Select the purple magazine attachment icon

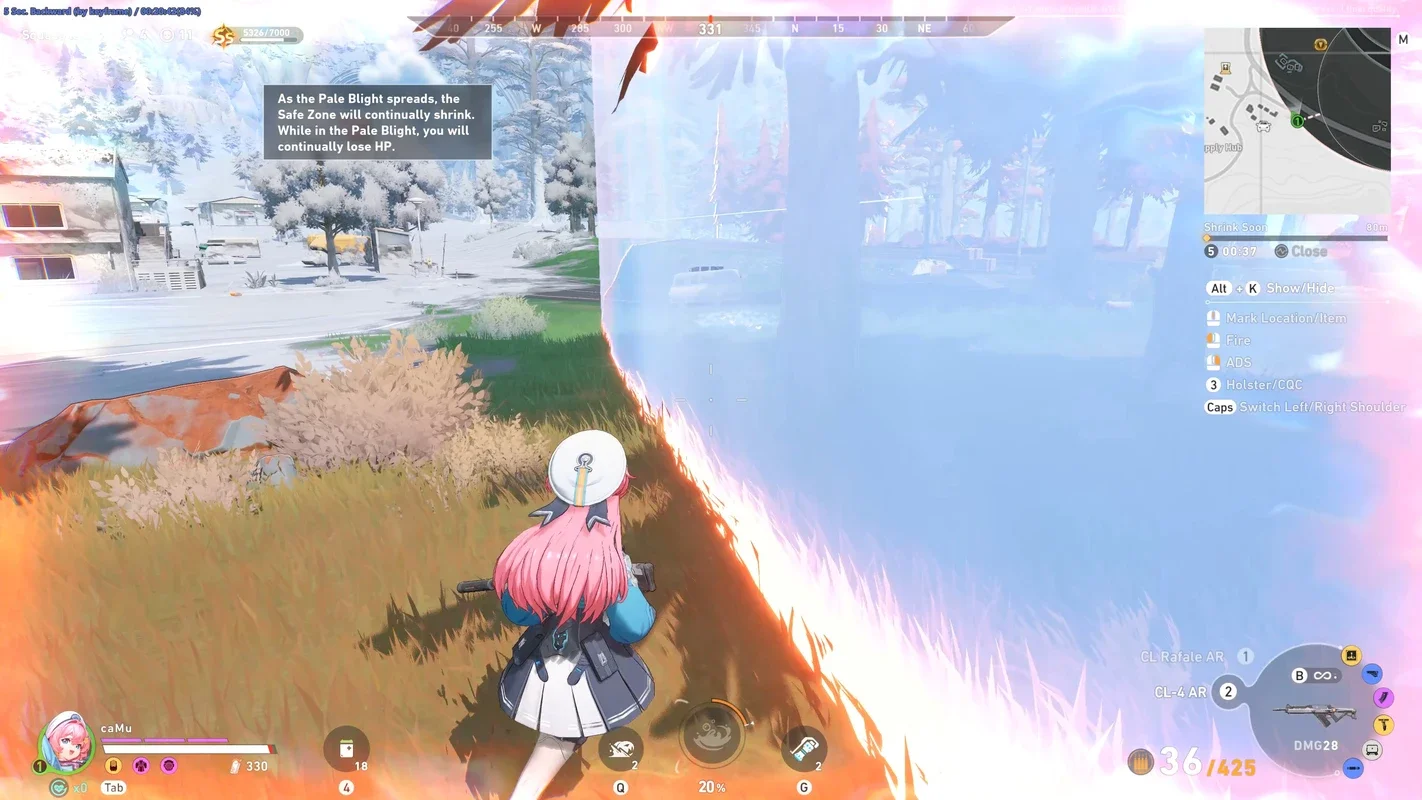(x=1383, y=698)
